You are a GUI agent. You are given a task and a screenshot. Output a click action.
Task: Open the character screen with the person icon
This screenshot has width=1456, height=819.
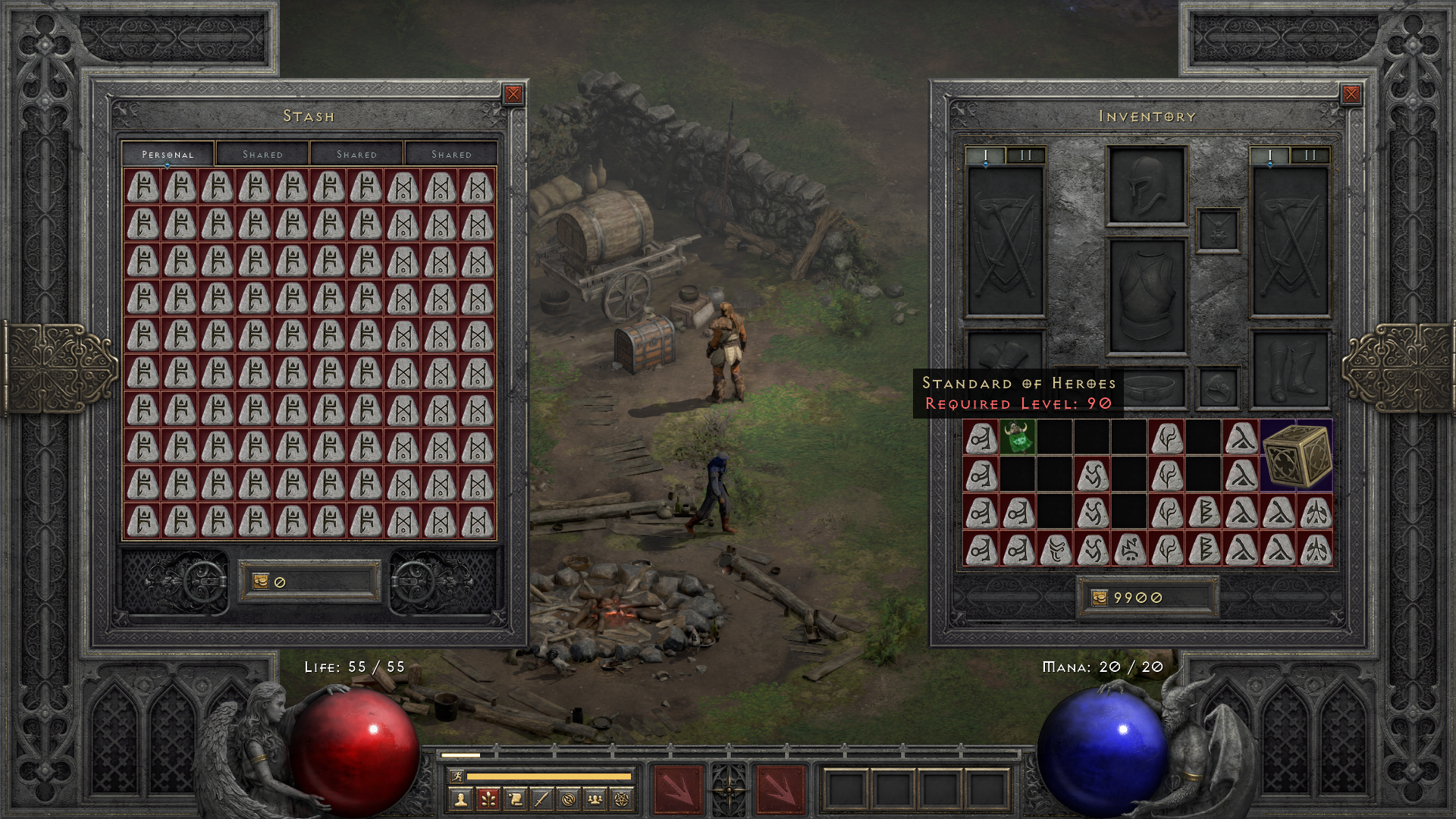click(460, 797)
